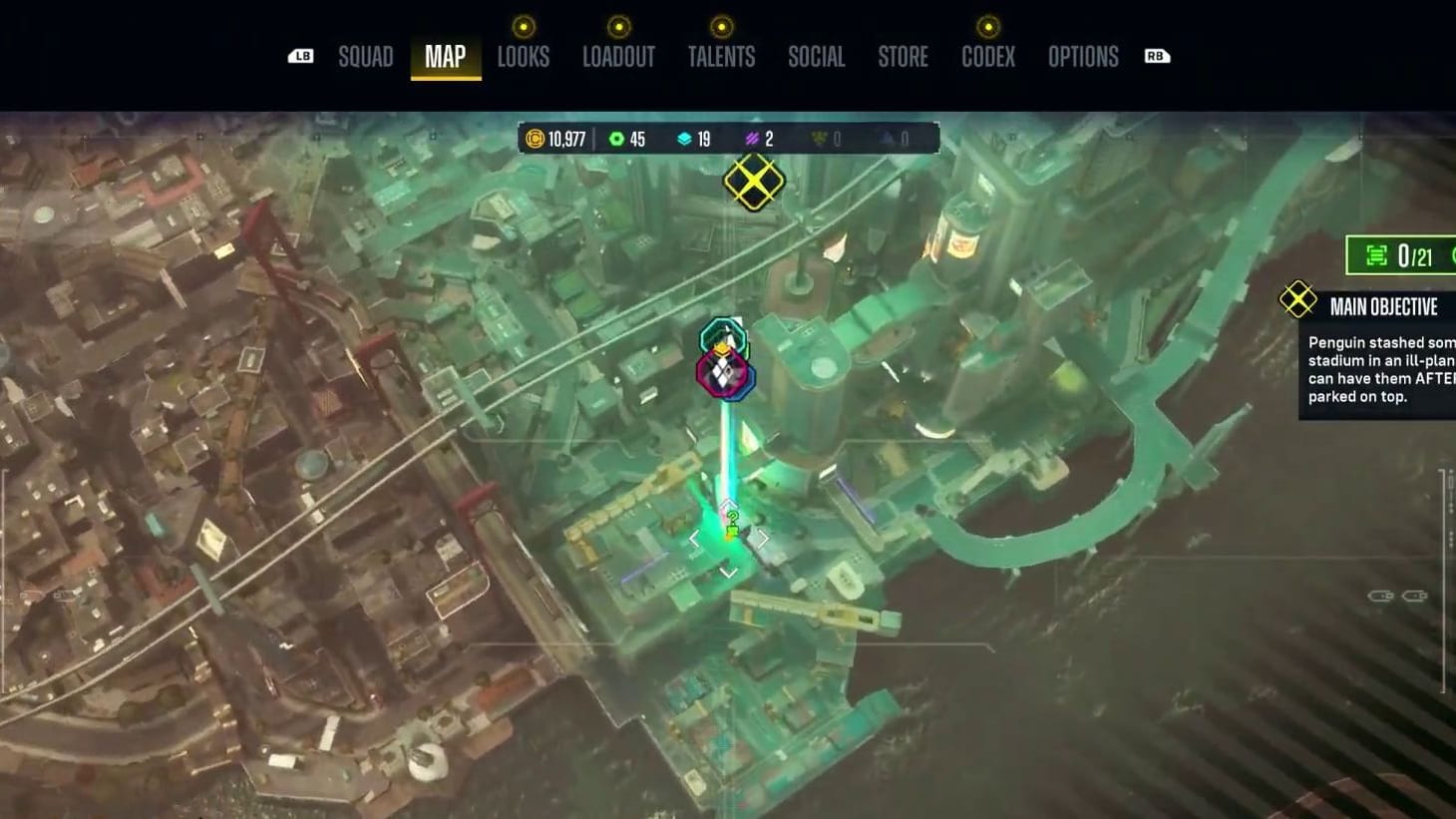Select the teal gems currency icon showing 19

tap(685, 139)
